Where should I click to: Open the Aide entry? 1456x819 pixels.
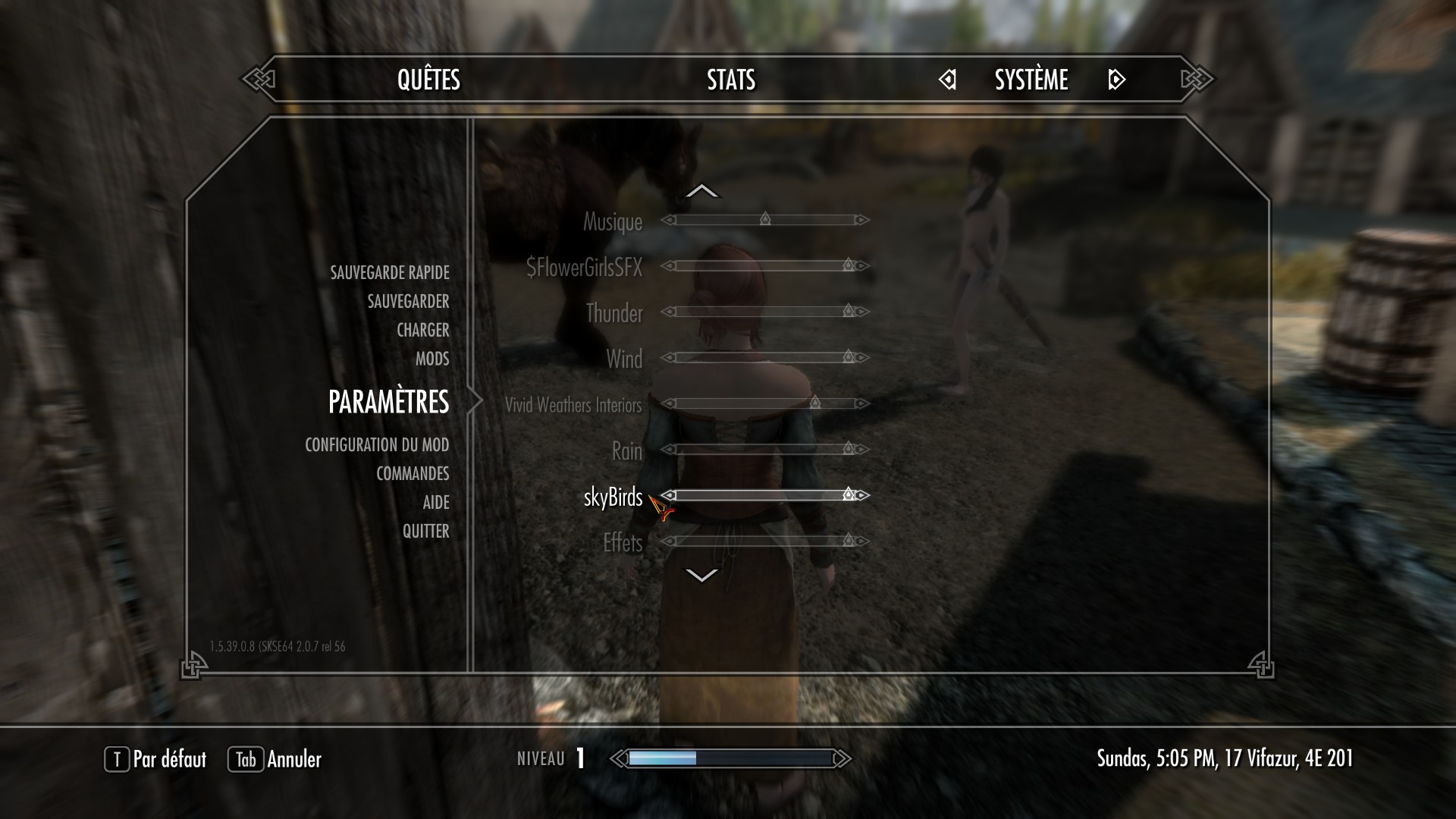pyautogui.click(x=436, y=502)
